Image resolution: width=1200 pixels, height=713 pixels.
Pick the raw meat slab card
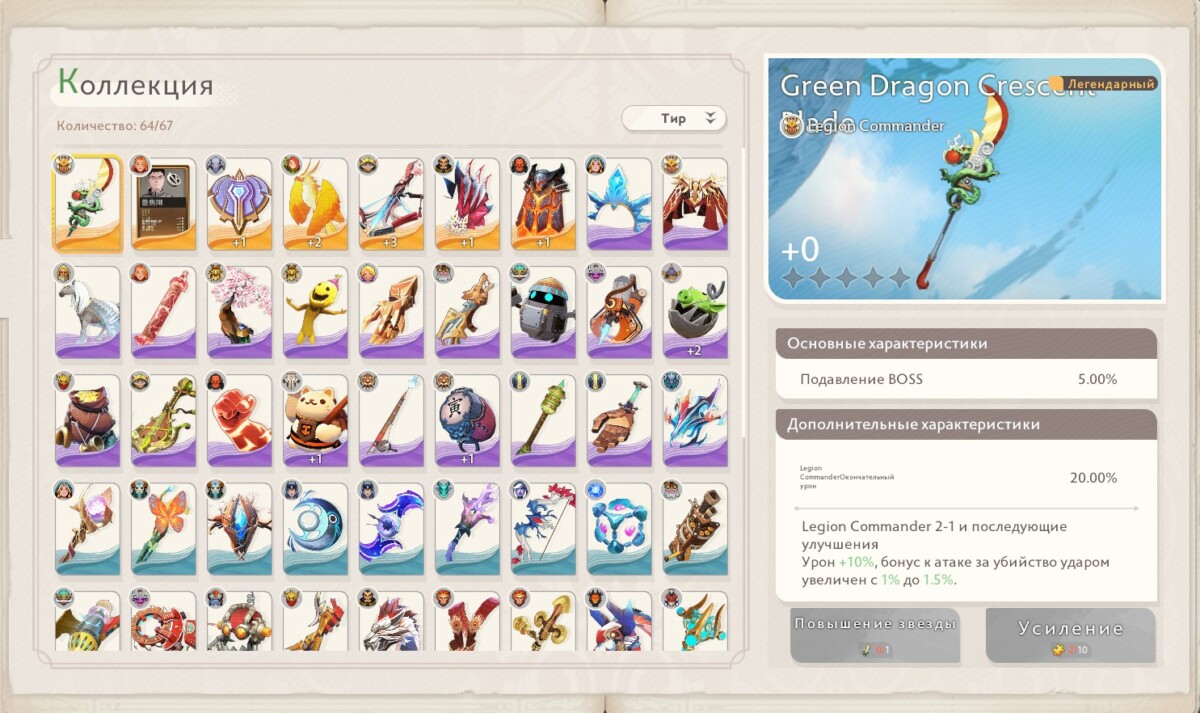coord(163,311)
